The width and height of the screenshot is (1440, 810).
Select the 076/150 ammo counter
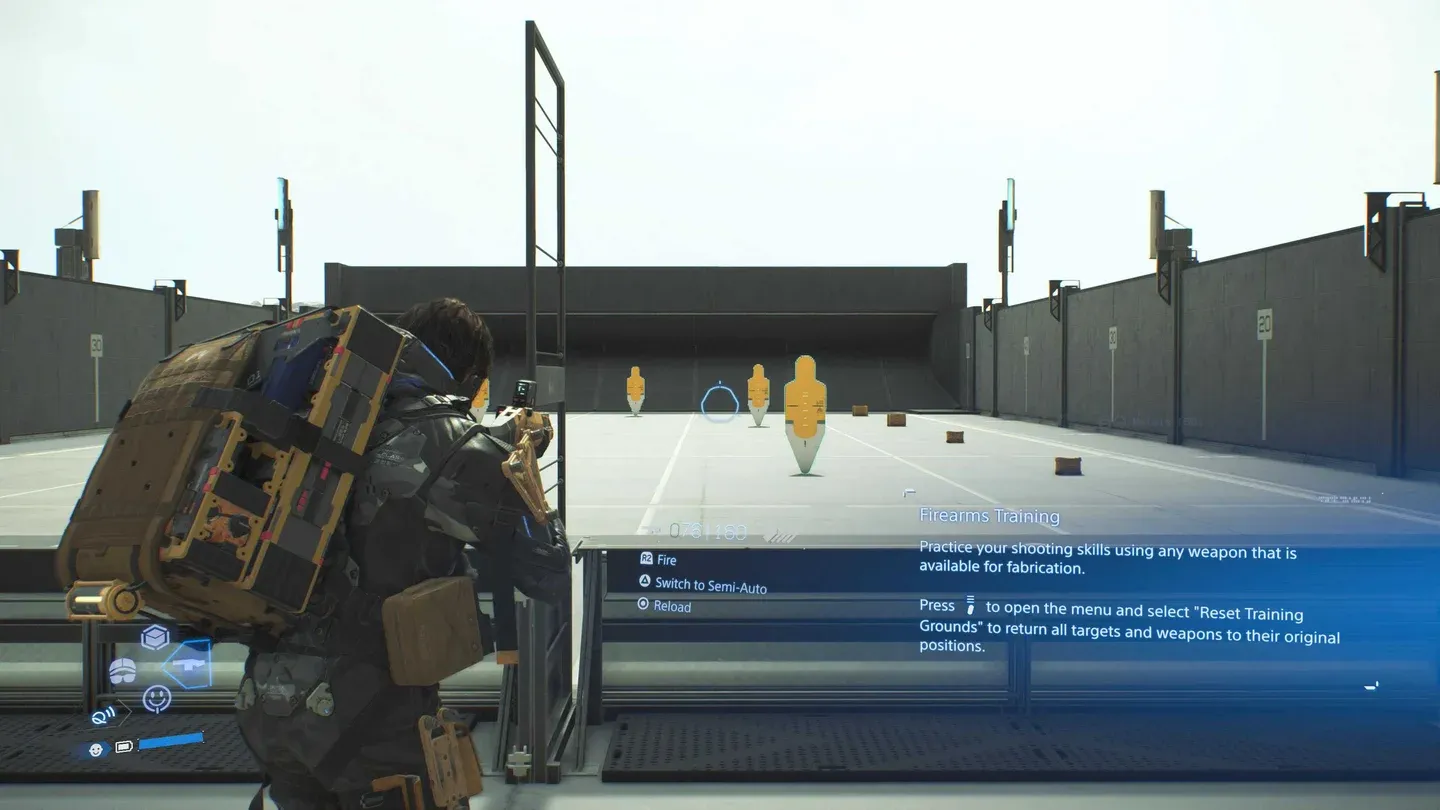707,529
